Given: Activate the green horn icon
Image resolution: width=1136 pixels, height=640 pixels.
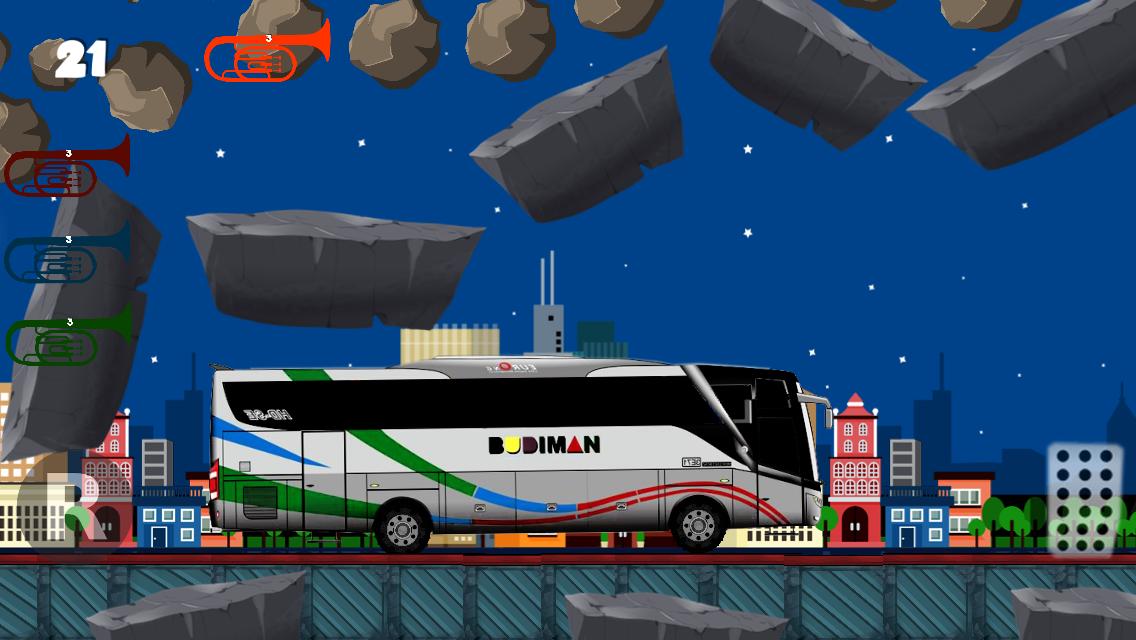Looking at the screenshot, I should [68, 338].
